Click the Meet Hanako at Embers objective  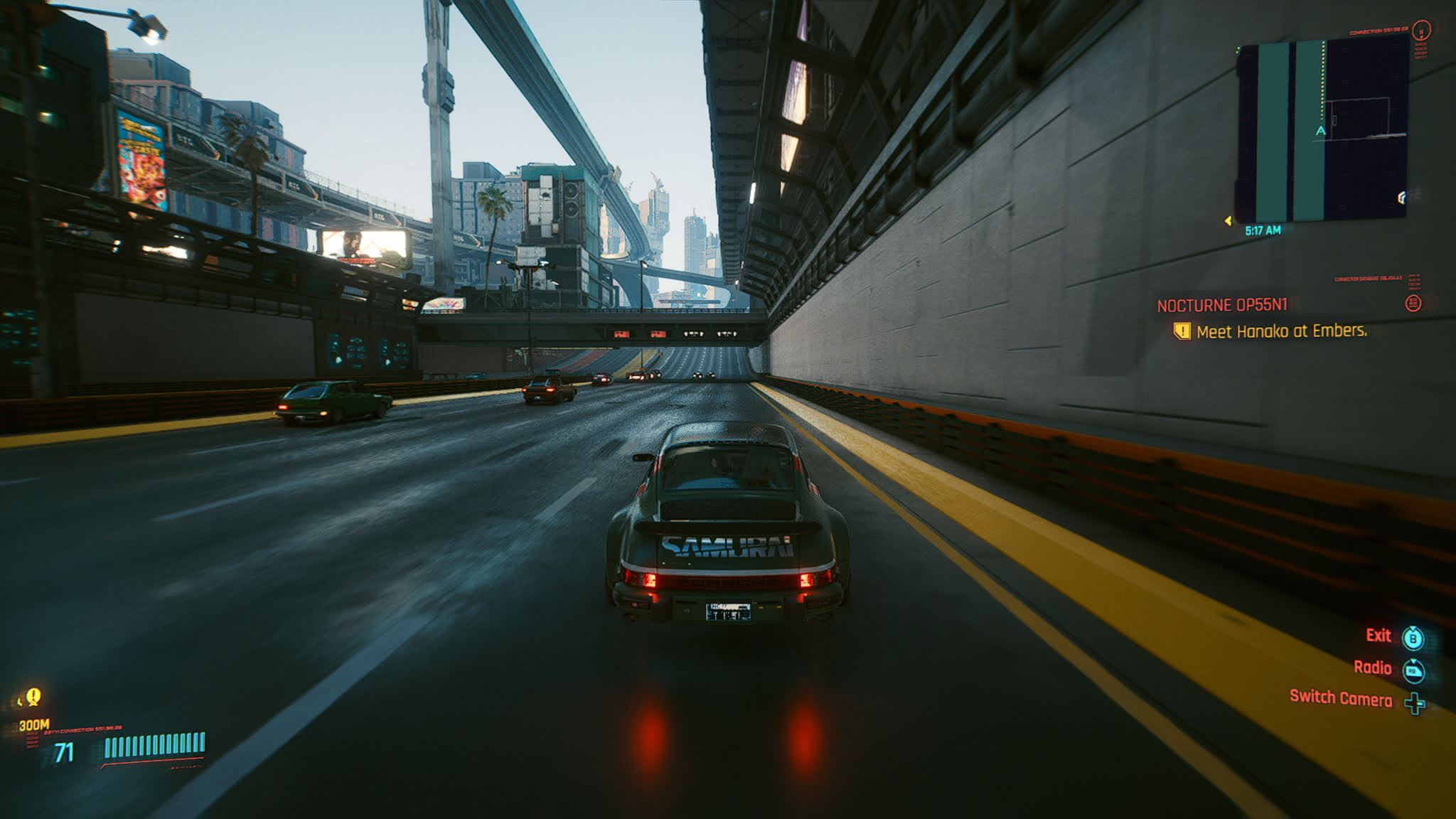[1281, 331]
